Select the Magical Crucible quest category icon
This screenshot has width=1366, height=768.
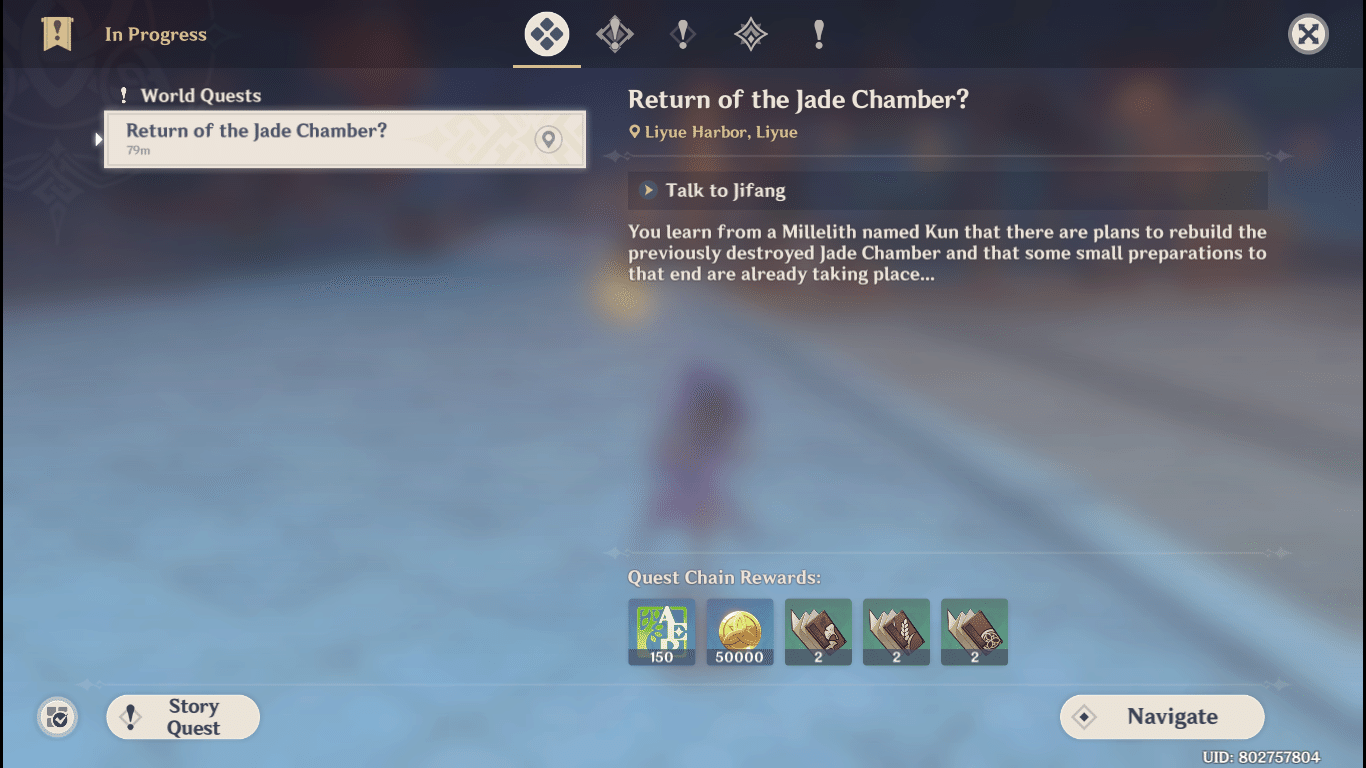tap(750, 33)
